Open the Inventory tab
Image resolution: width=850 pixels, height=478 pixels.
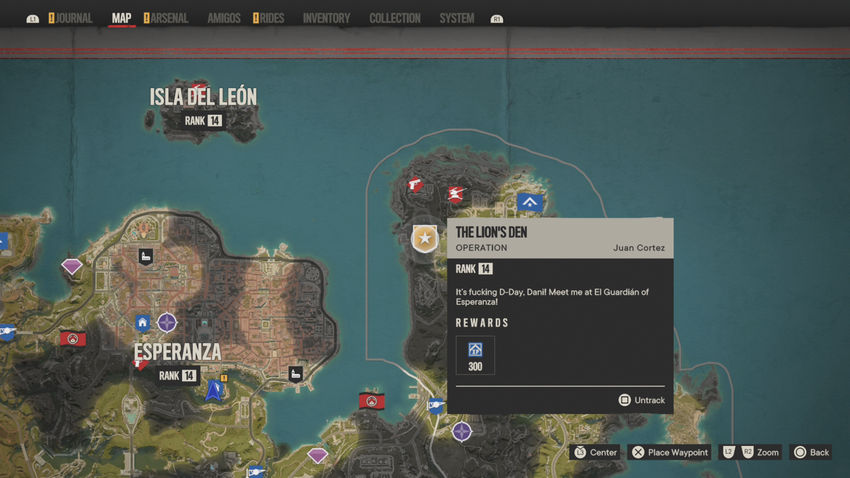point(326,18)
